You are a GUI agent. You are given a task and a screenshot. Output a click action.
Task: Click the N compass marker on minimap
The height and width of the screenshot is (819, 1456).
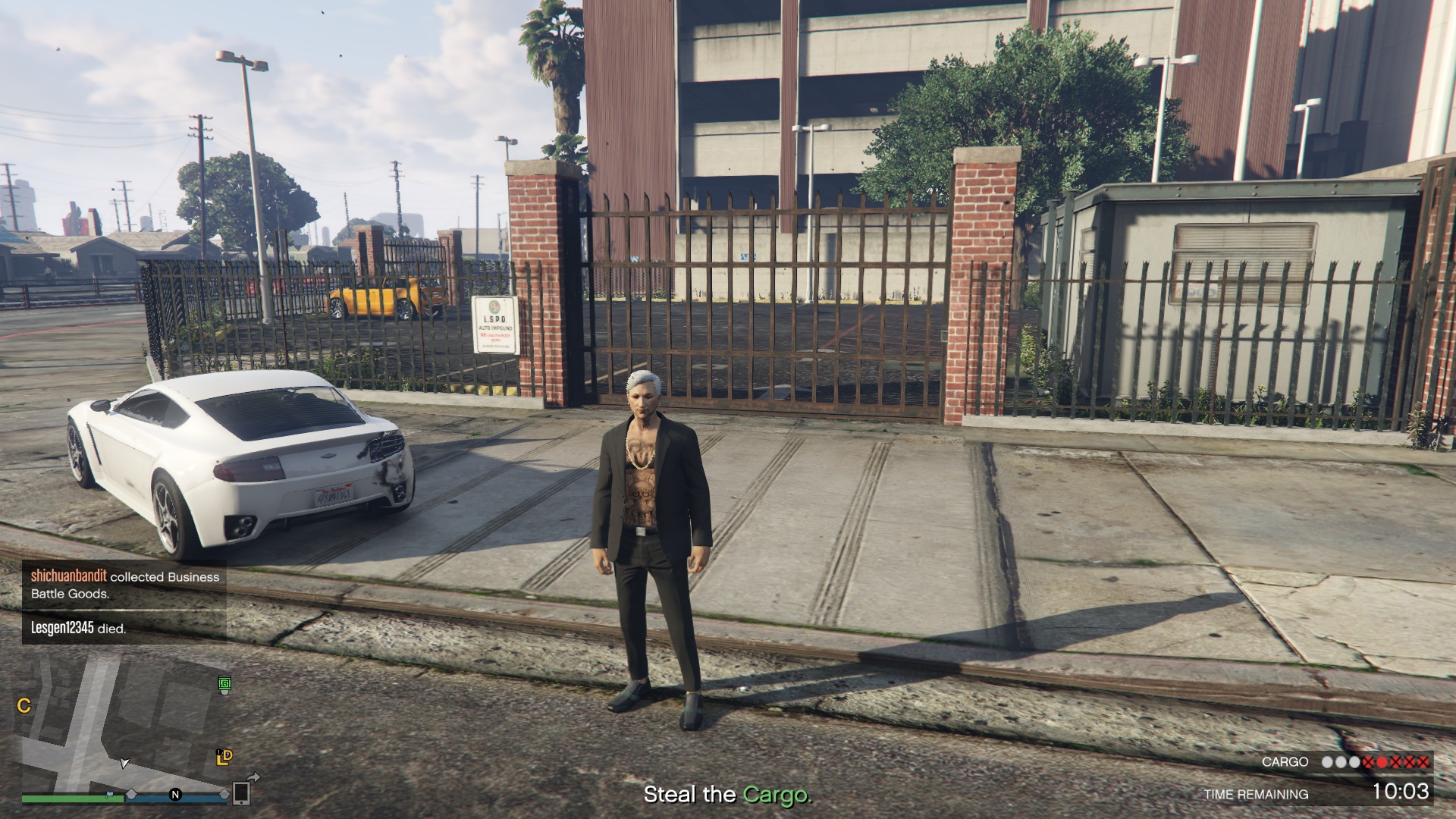coord(175,795)
